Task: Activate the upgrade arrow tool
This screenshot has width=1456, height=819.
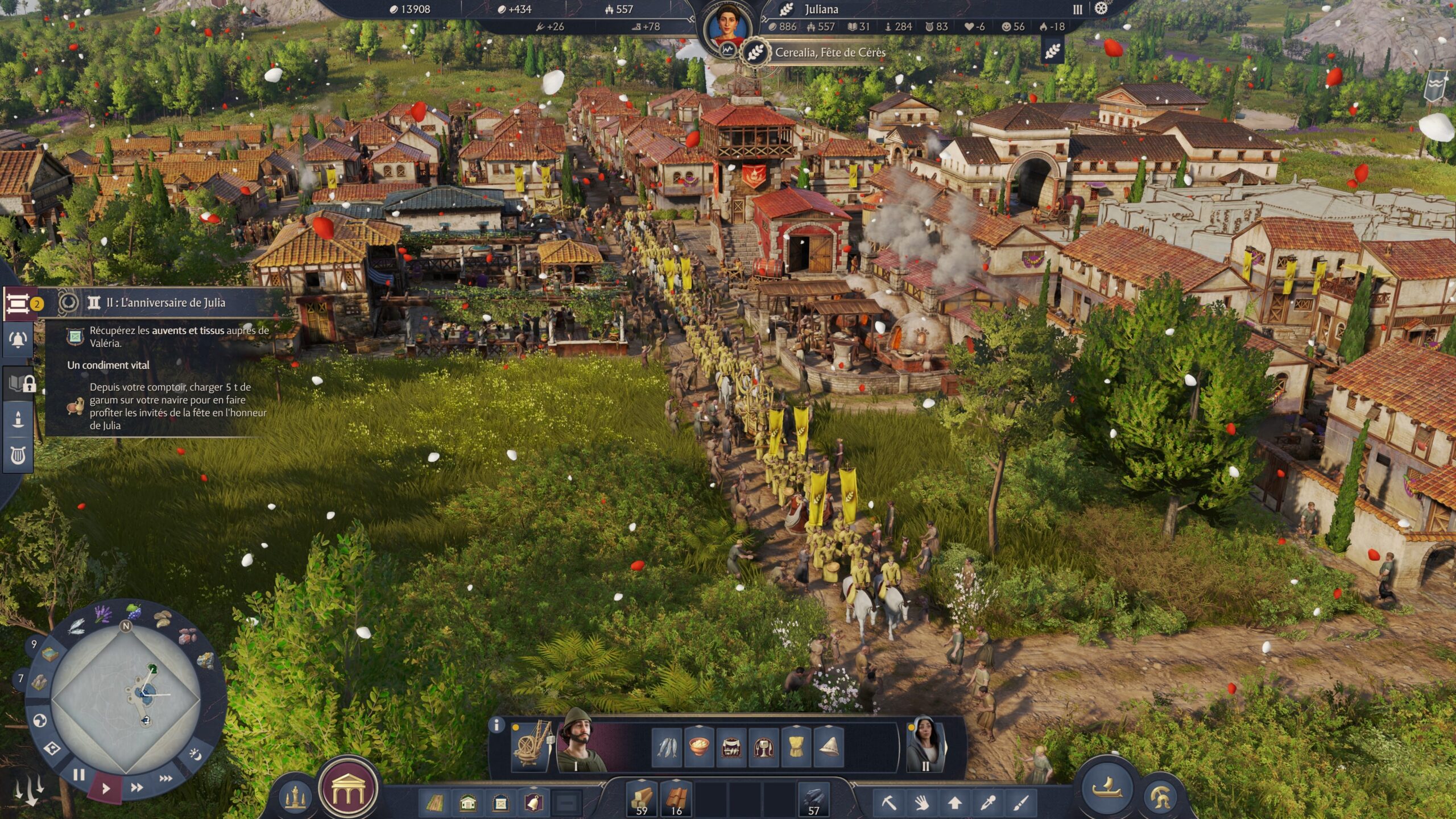Action: tap(955, 803)
